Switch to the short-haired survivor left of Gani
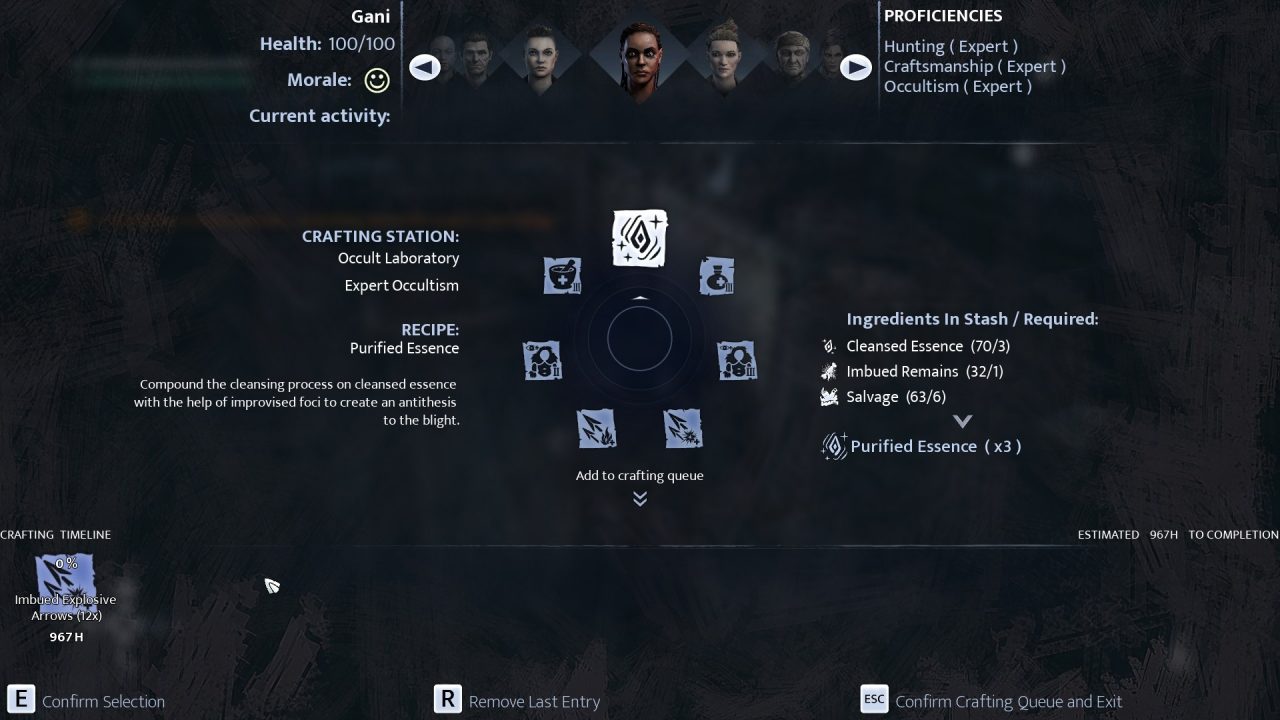 [x=539, y=58]
